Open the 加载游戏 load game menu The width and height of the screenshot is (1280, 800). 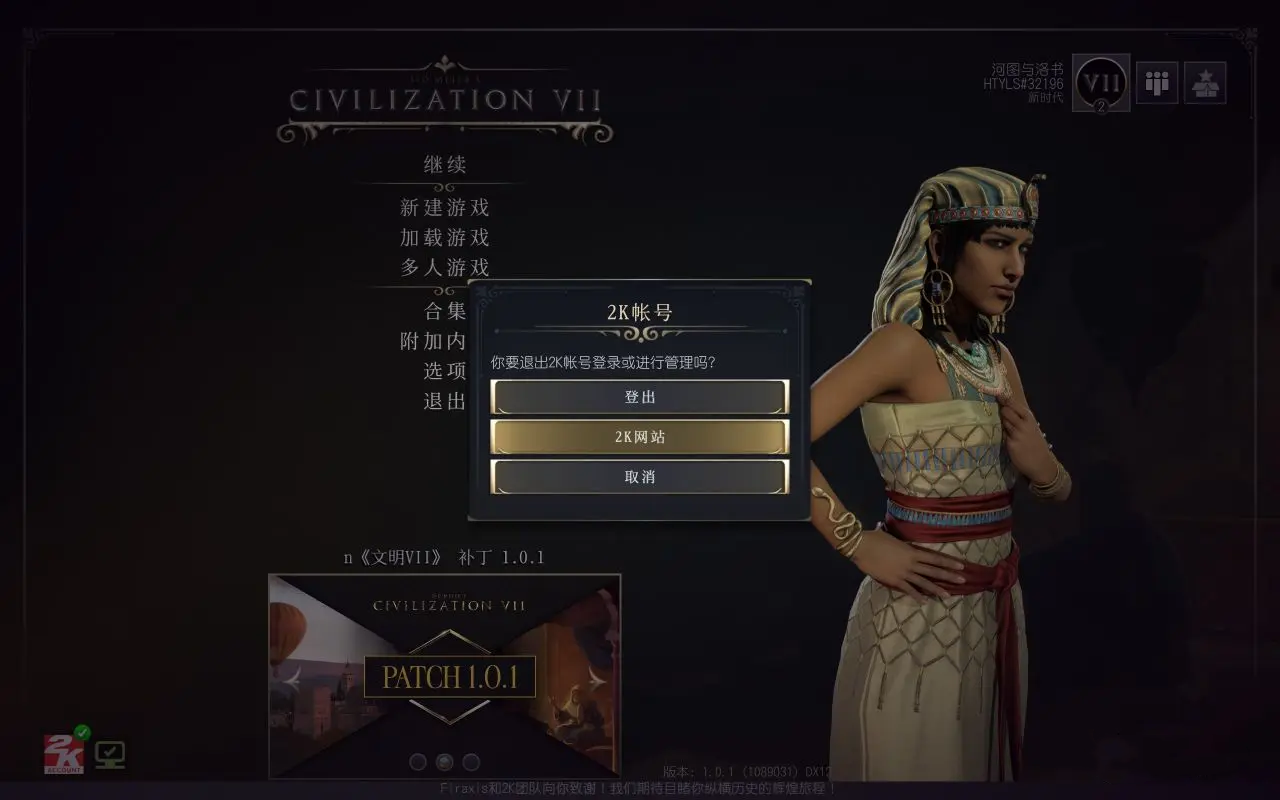click(445, 238)
